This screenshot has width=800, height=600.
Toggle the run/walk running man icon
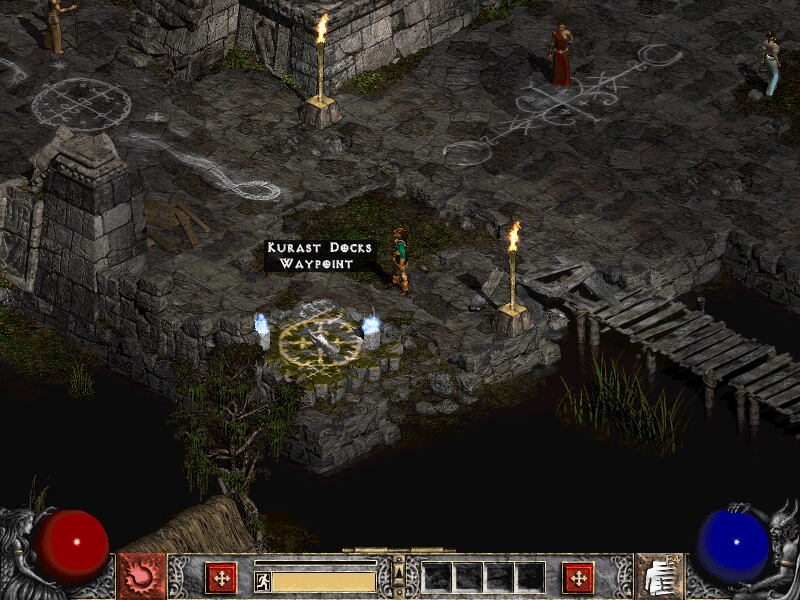263,581
